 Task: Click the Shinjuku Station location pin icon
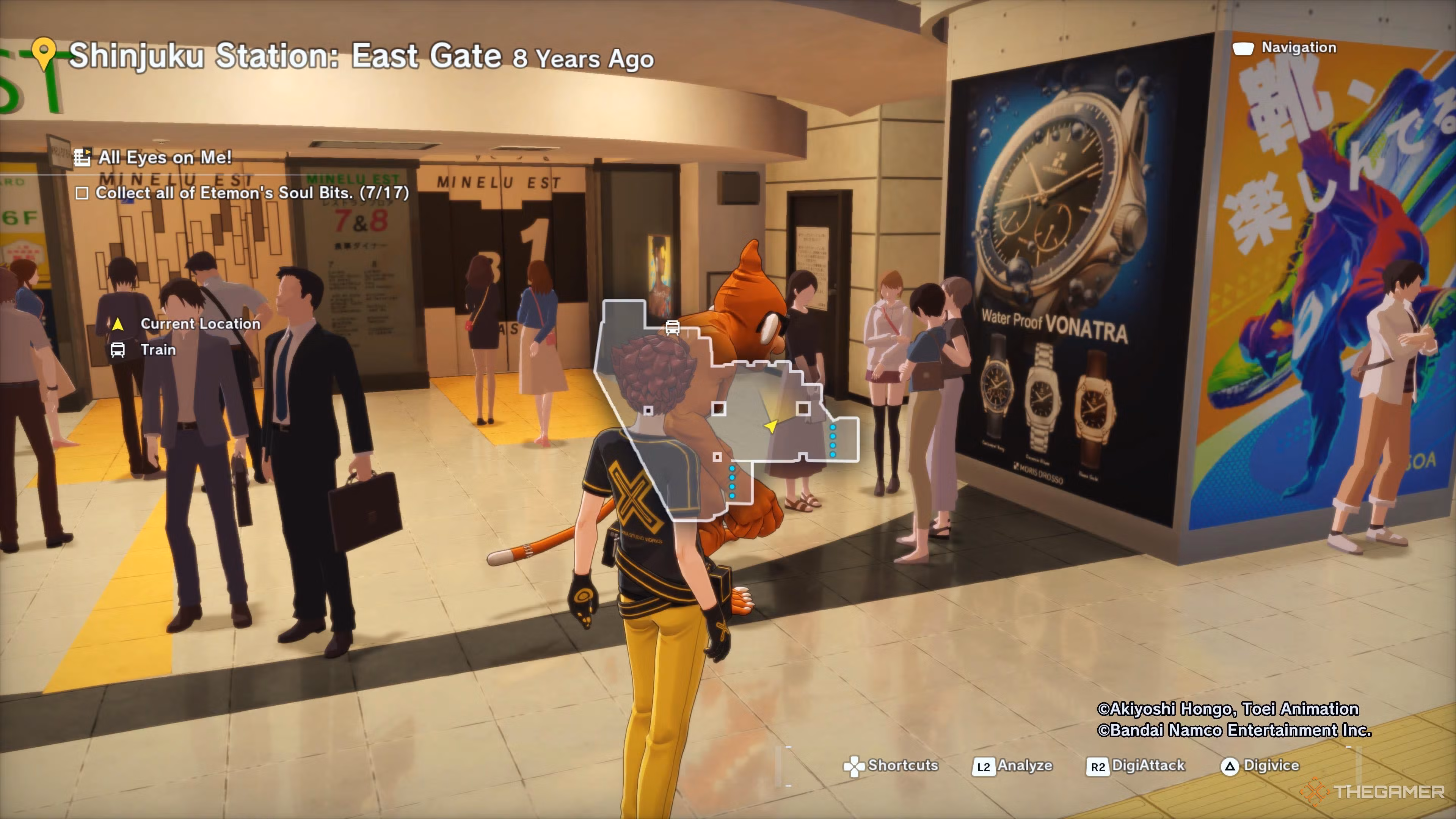pos(44,53)
